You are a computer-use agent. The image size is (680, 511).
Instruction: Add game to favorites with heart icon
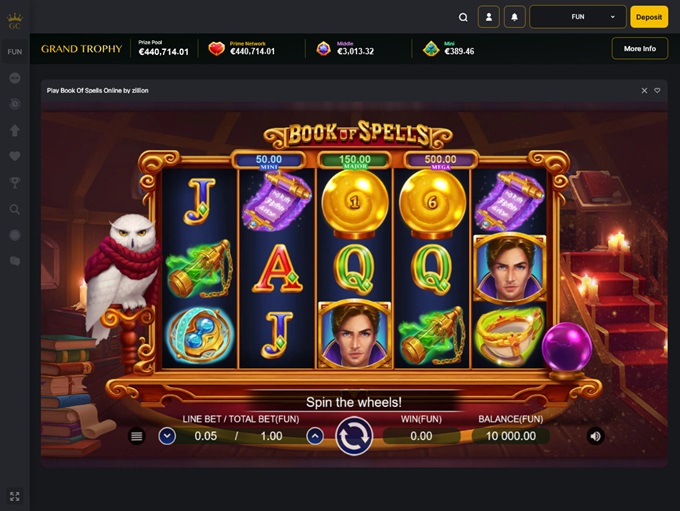(657, 90)
